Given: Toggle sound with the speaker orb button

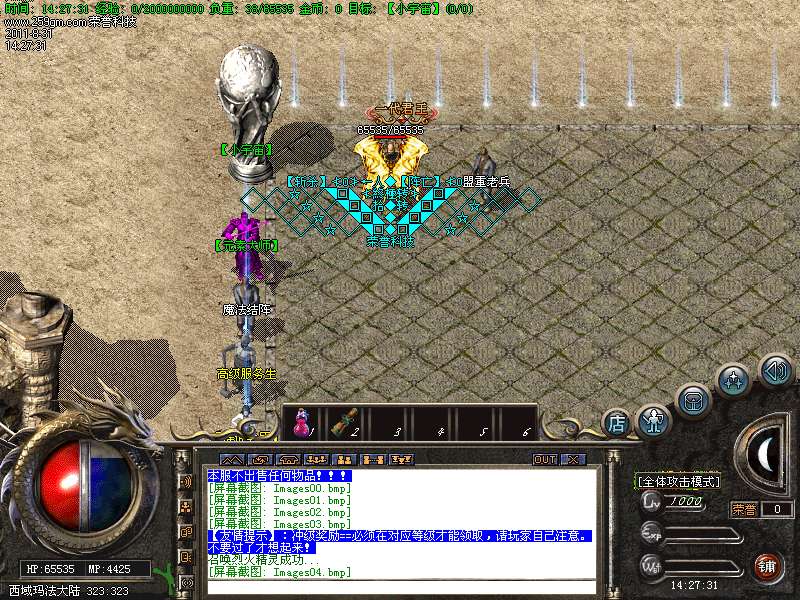Looking at the screenshot, I should [775, 370].
